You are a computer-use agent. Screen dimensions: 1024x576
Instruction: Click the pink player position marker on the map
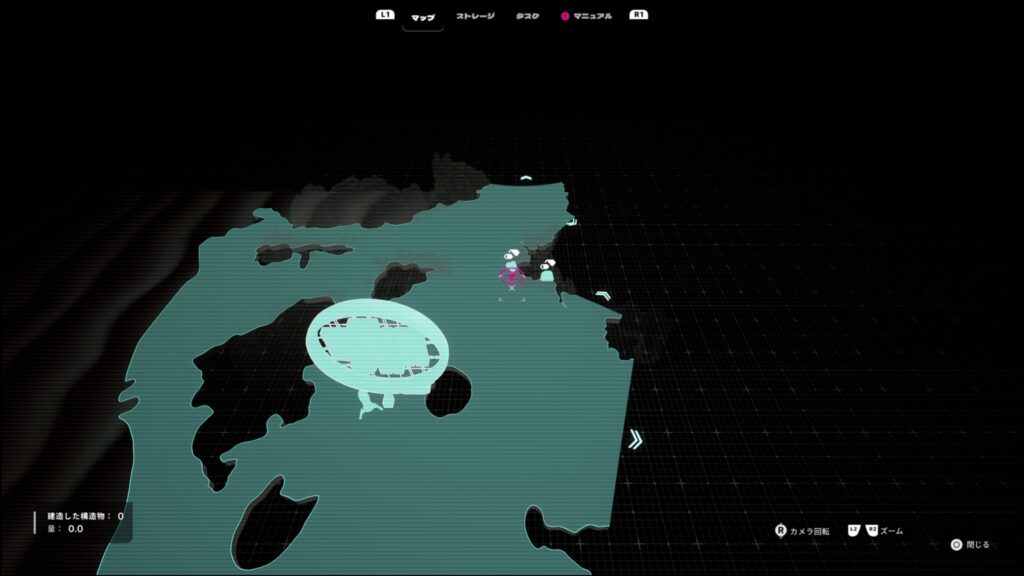pos(512,277)
